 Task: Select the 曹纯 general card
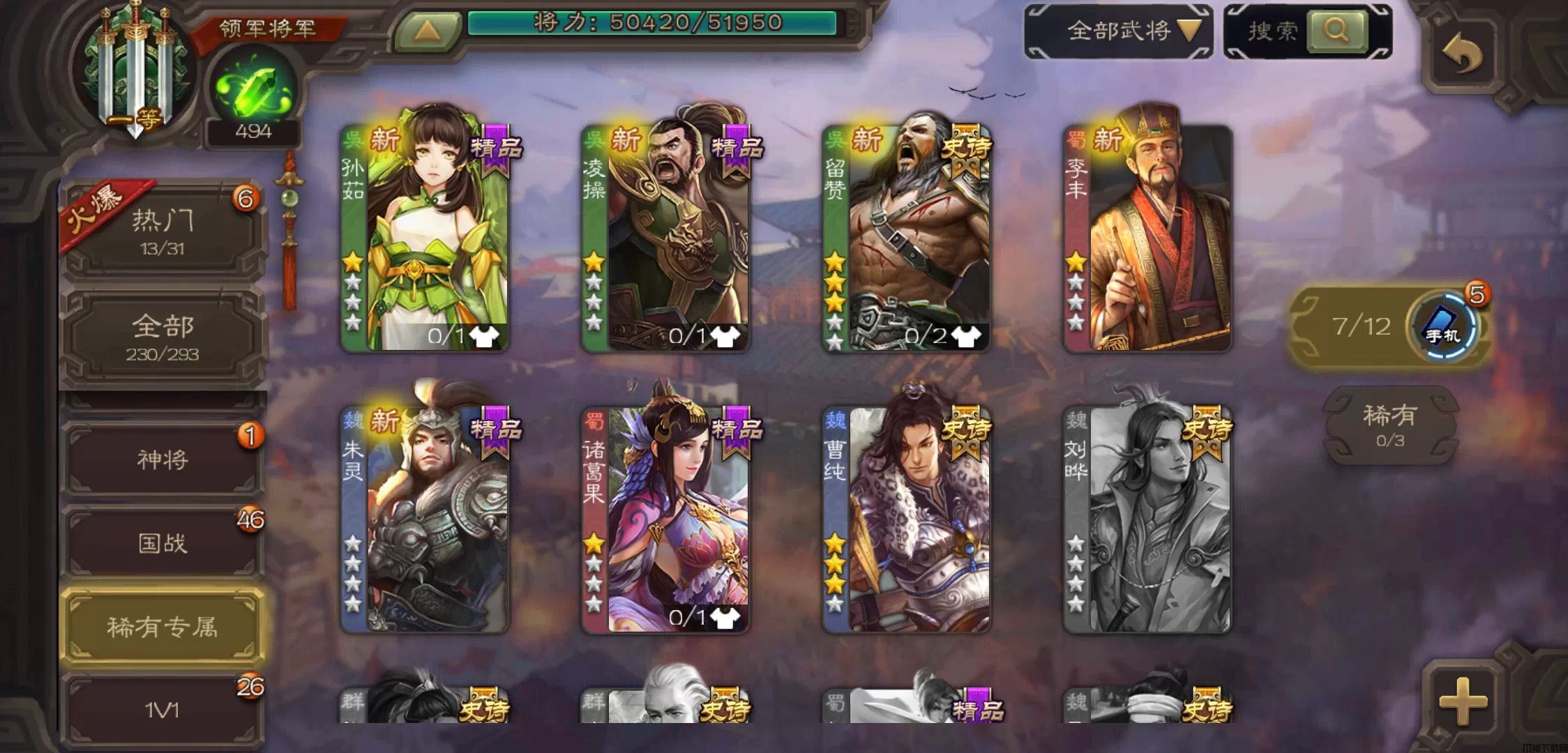click(906, 519)
